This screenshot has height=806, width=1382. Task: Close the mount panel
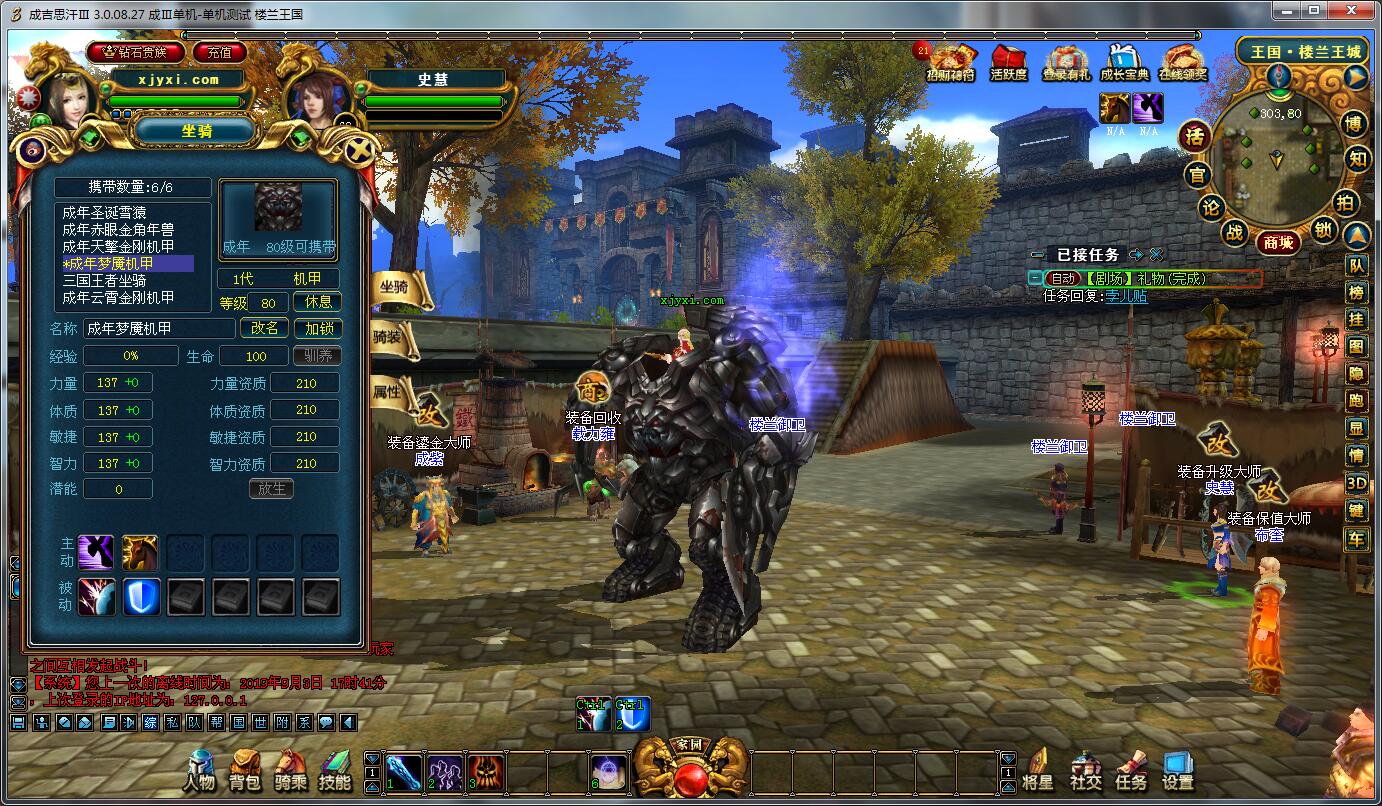tap(358, 151)
